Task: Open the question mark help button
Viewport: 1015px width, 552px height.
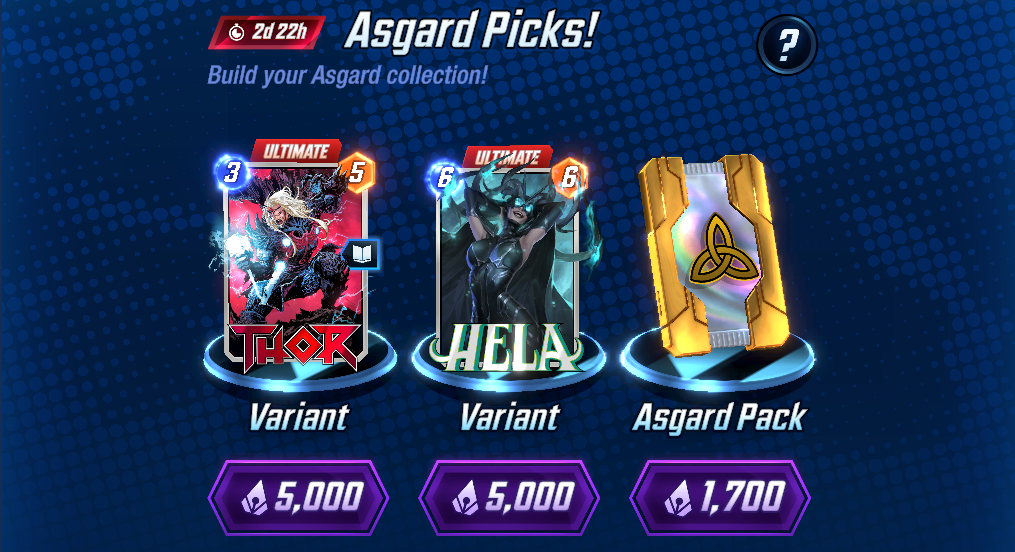Action: [787, 45]
